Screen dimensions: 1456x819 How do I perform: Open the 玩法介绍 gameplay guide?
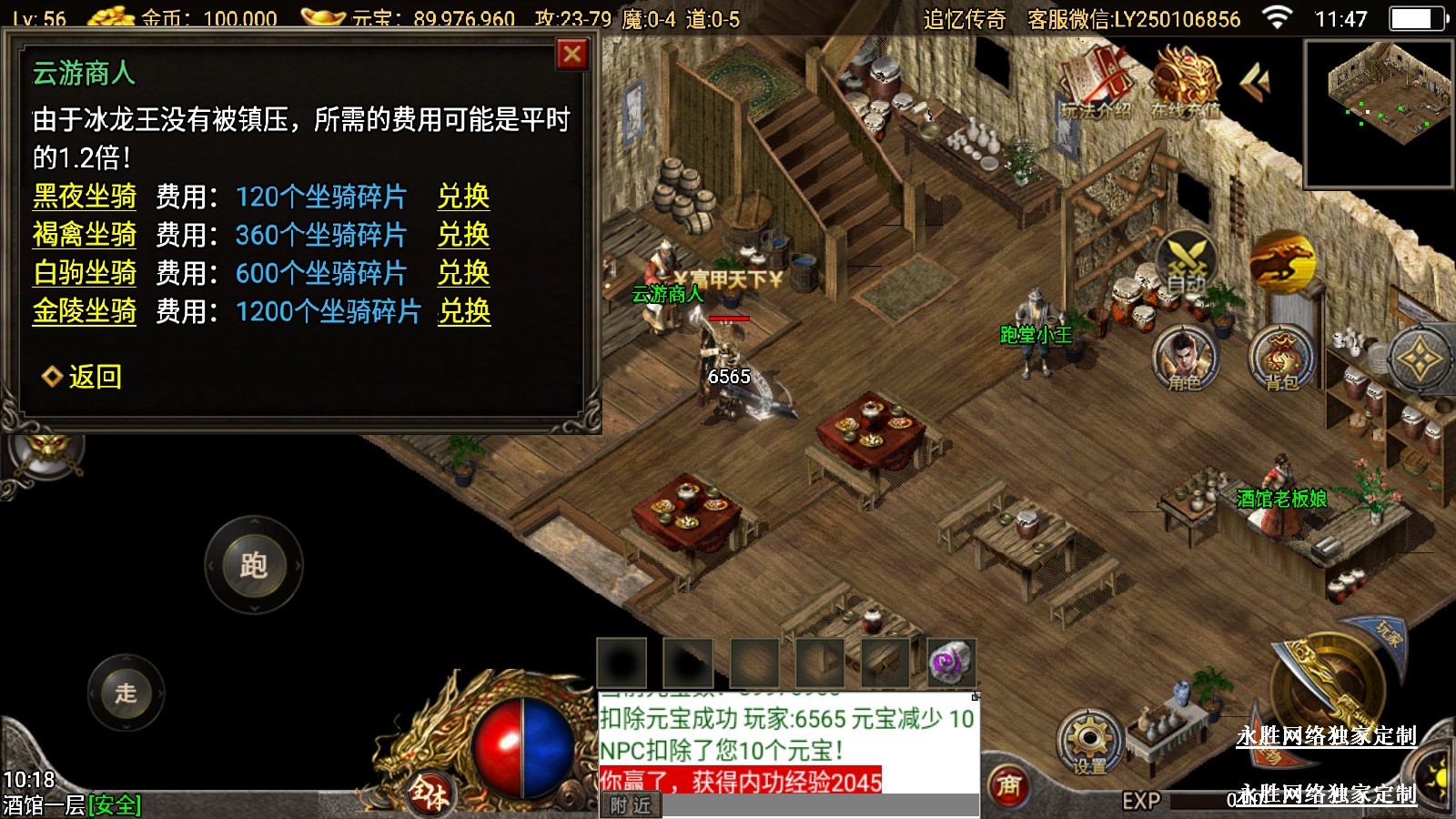pos(1097,85)
